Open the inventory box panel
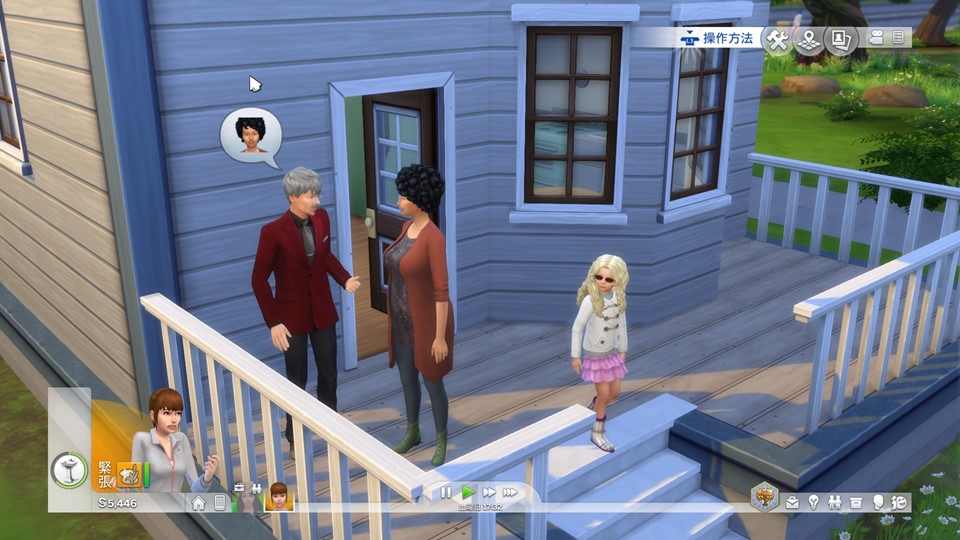The height and width of the screenshot is (540, 960). tap(856, 502)
